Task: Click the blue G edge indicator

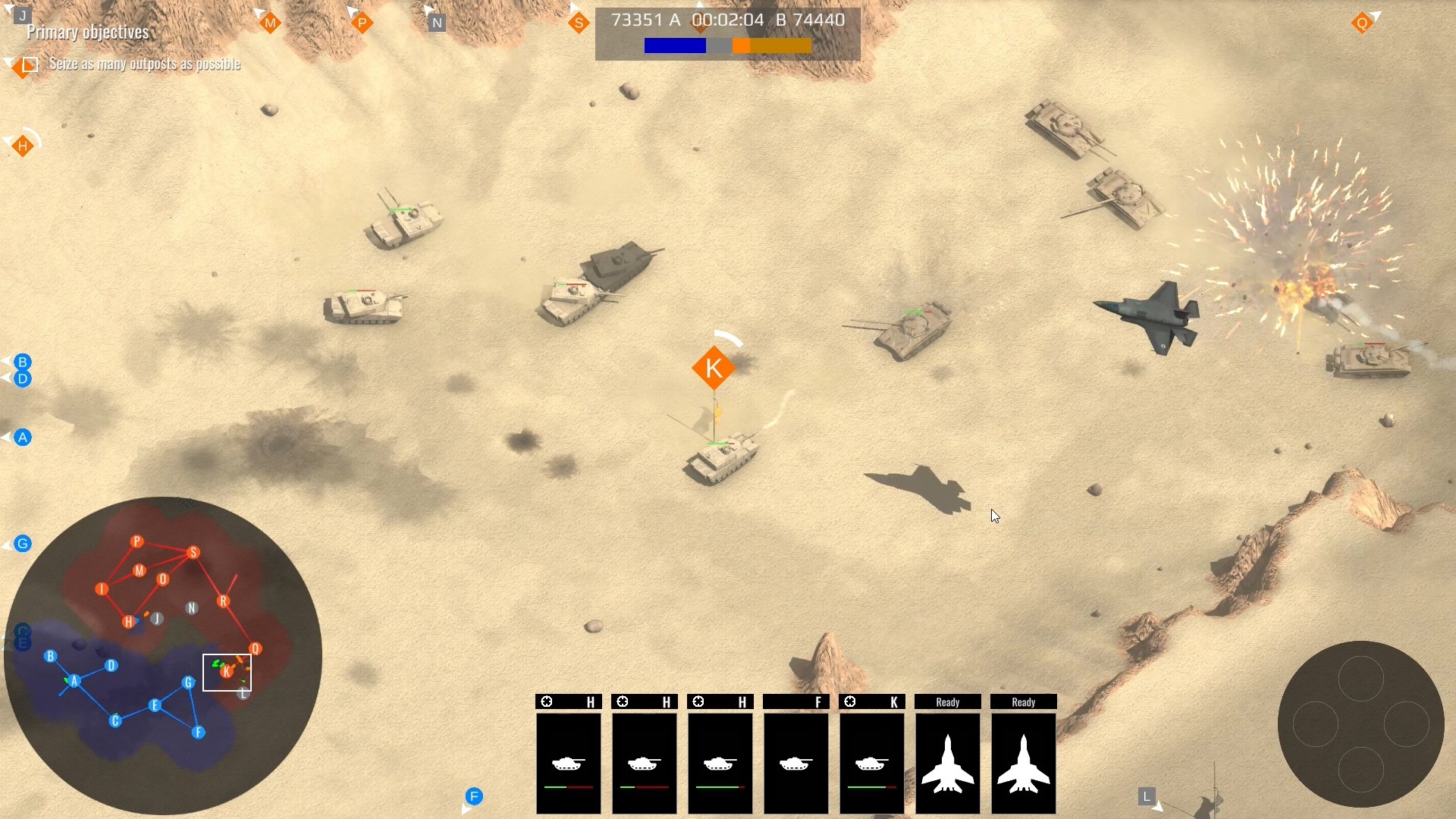Action: (x=23, y=544)
